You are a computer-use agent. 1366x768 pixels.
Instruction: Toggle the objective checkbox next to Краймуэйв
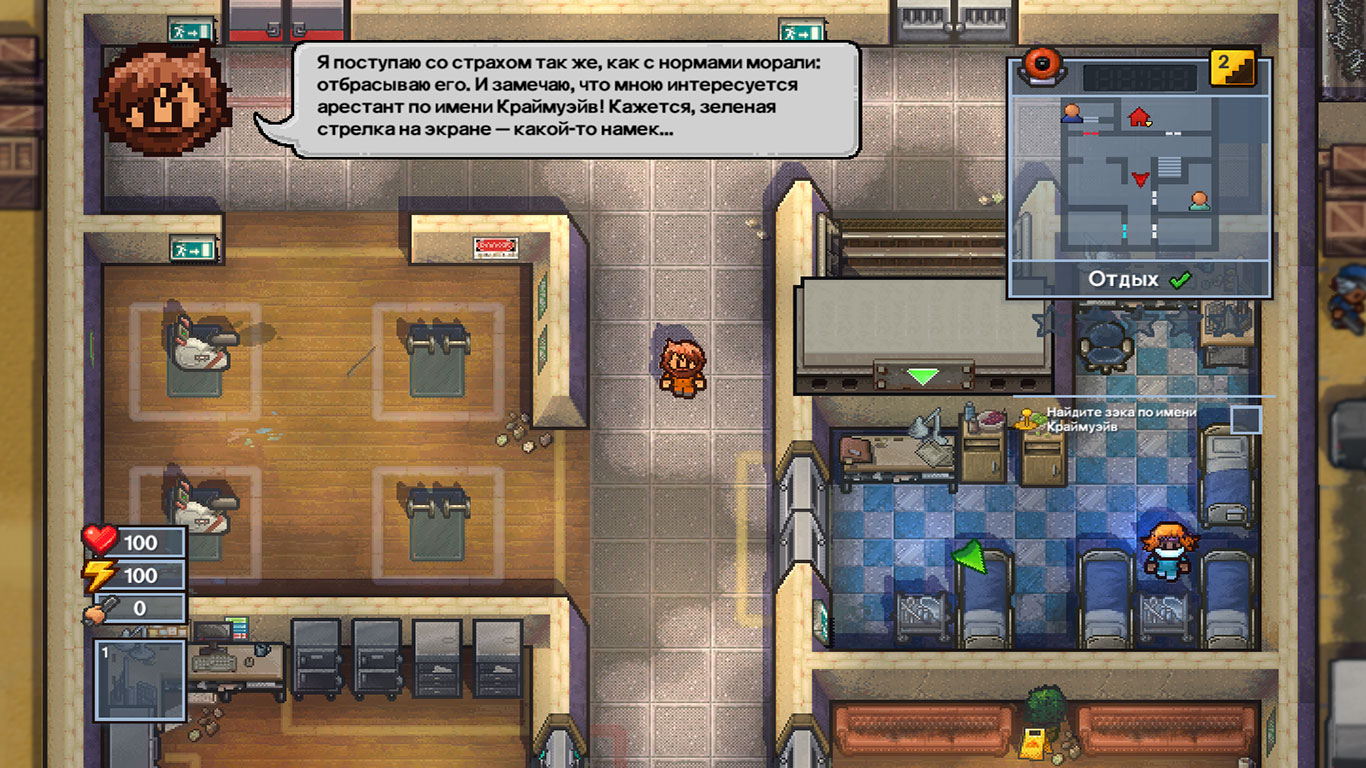point(1246,419)
